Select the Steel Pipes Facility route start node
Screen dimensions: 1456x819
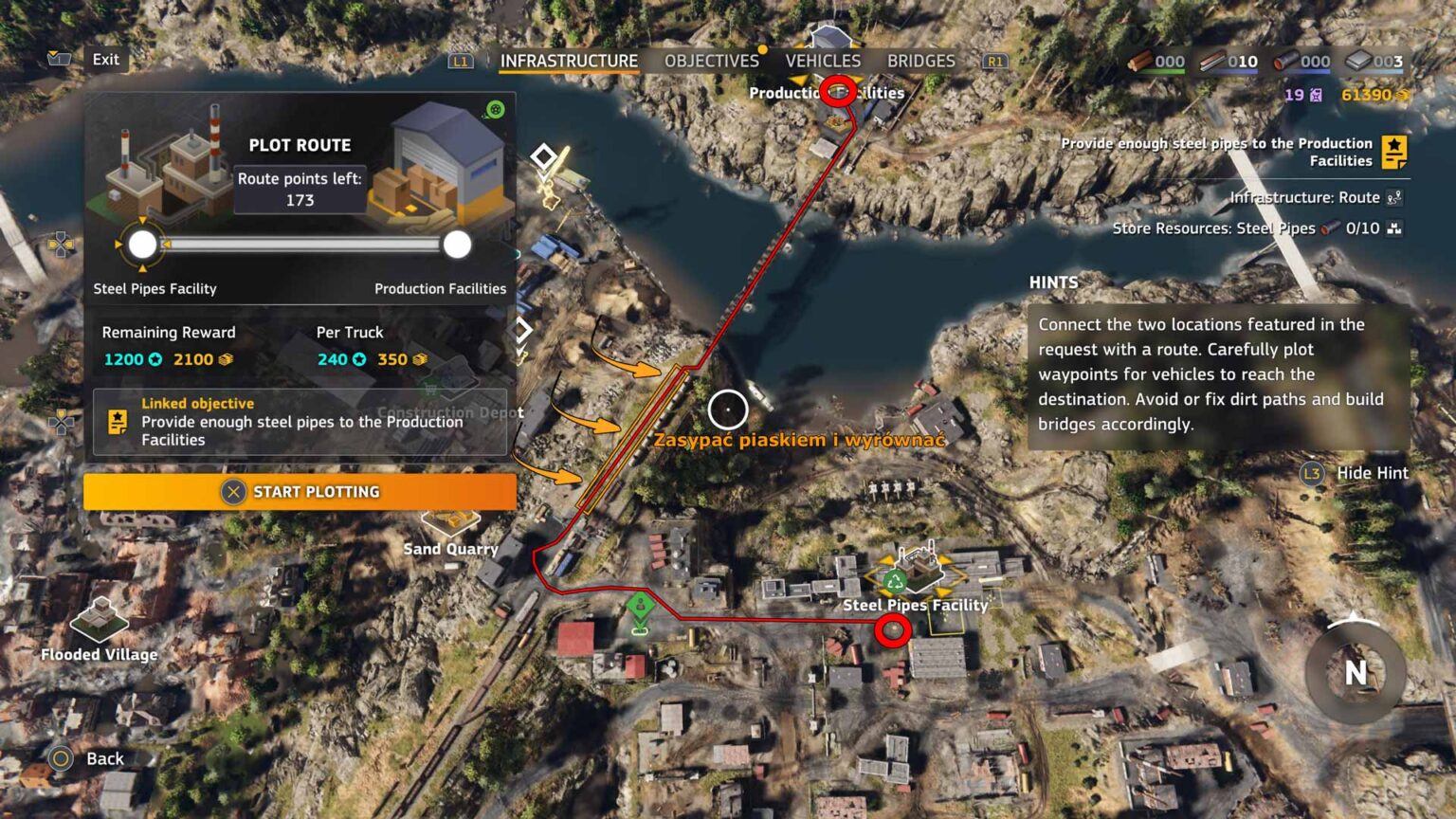(142, 245)
